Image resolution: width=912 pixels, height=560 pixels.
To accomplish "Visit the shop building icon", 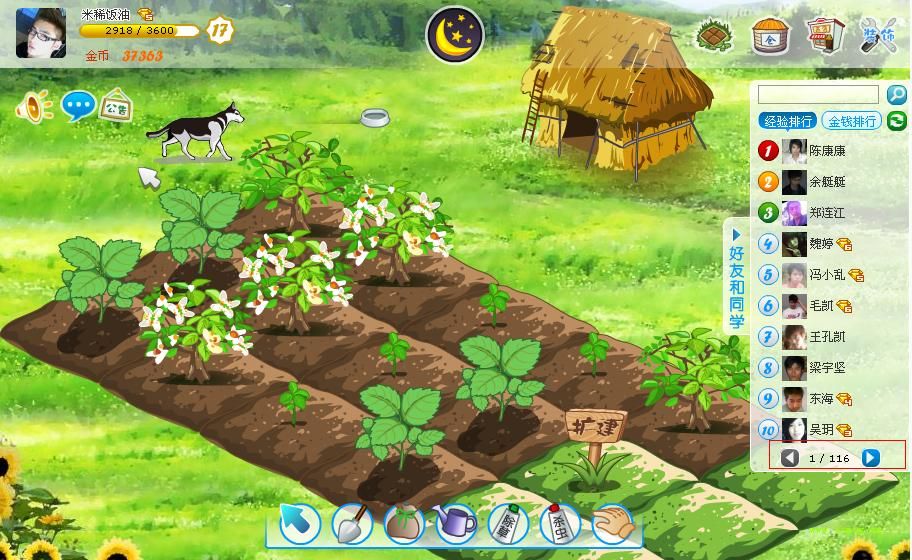I will 825,36.
